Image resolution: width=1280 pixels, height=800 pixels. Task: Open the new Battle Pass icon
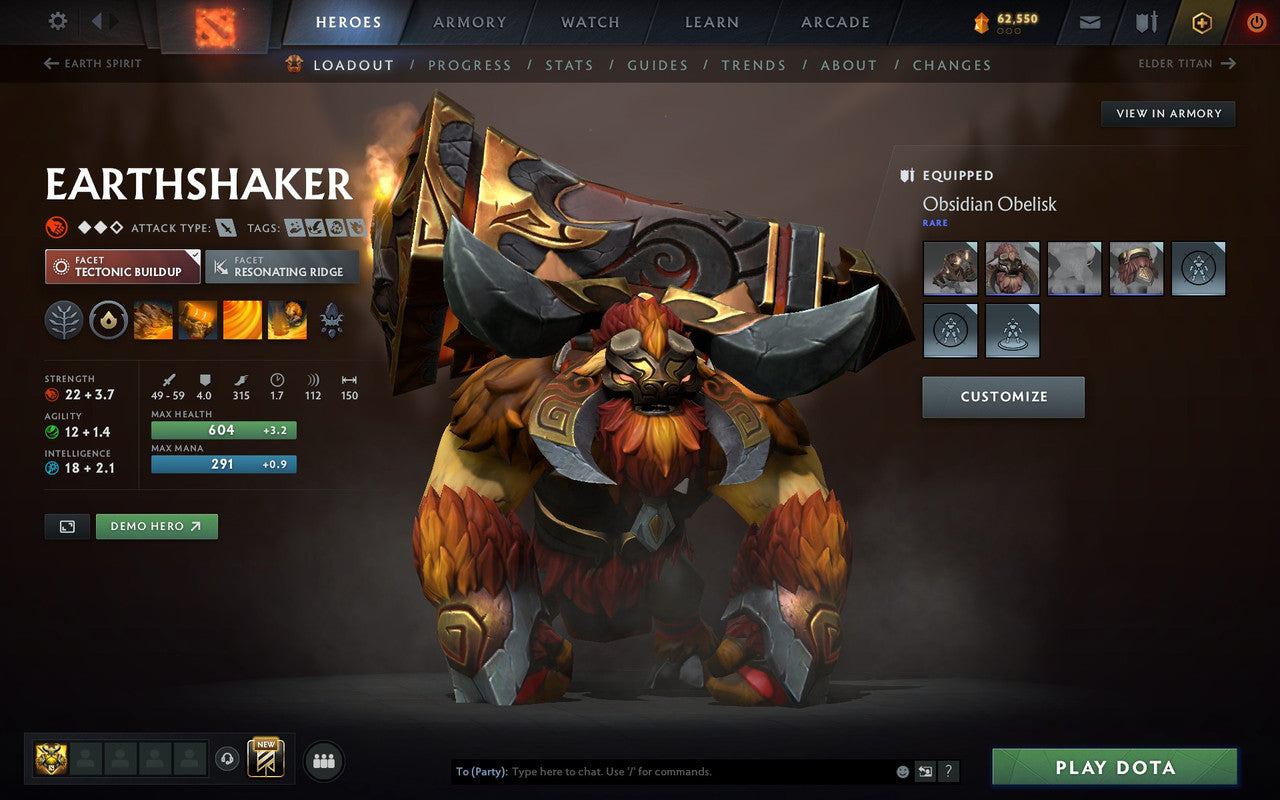click(x=265, y=758)
